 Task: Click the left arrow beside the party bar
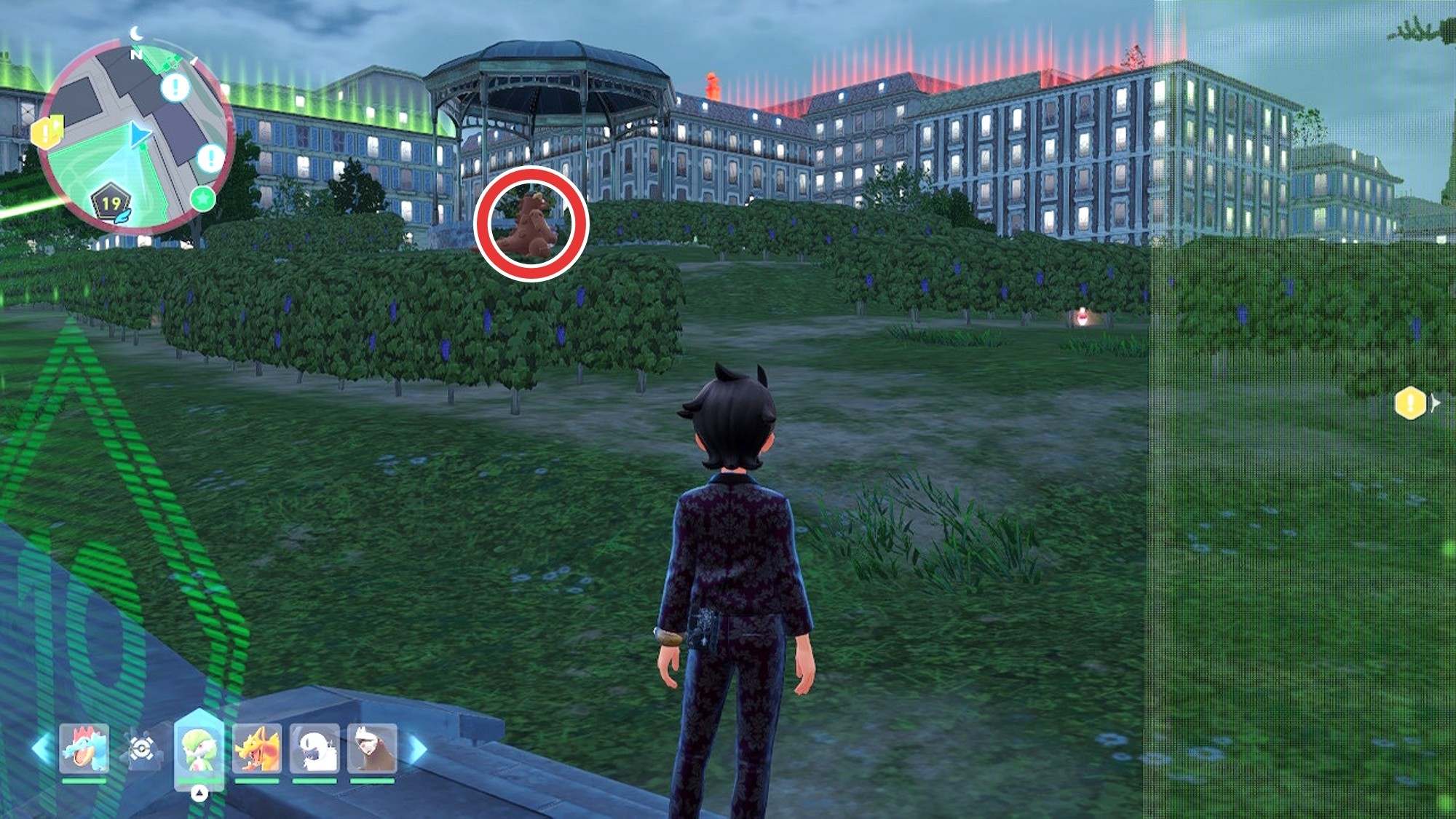click(x=42, y=750)
